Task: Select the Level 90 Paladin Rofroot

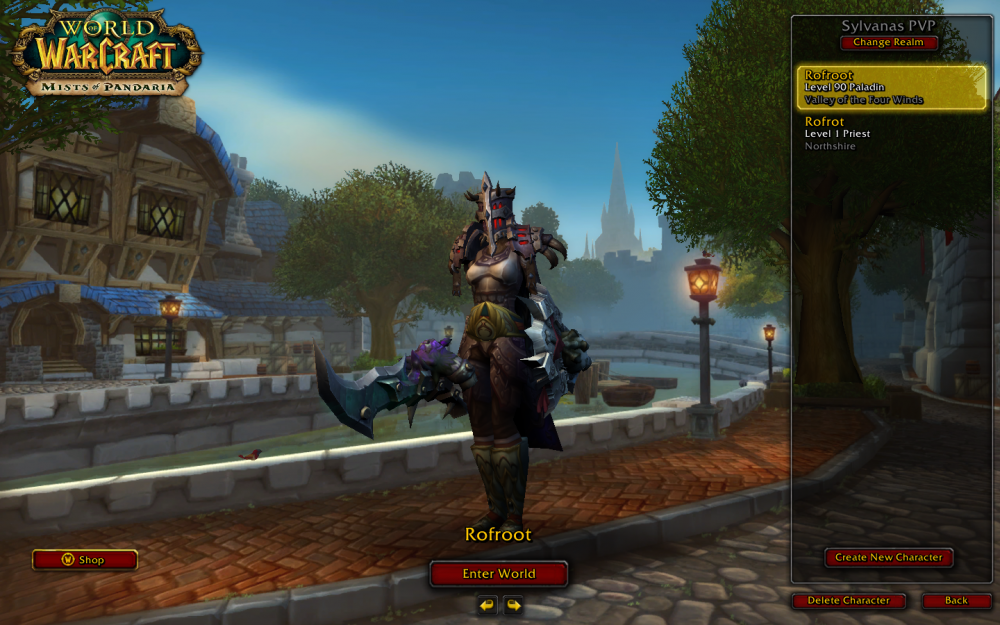Action: pos(891,88)
